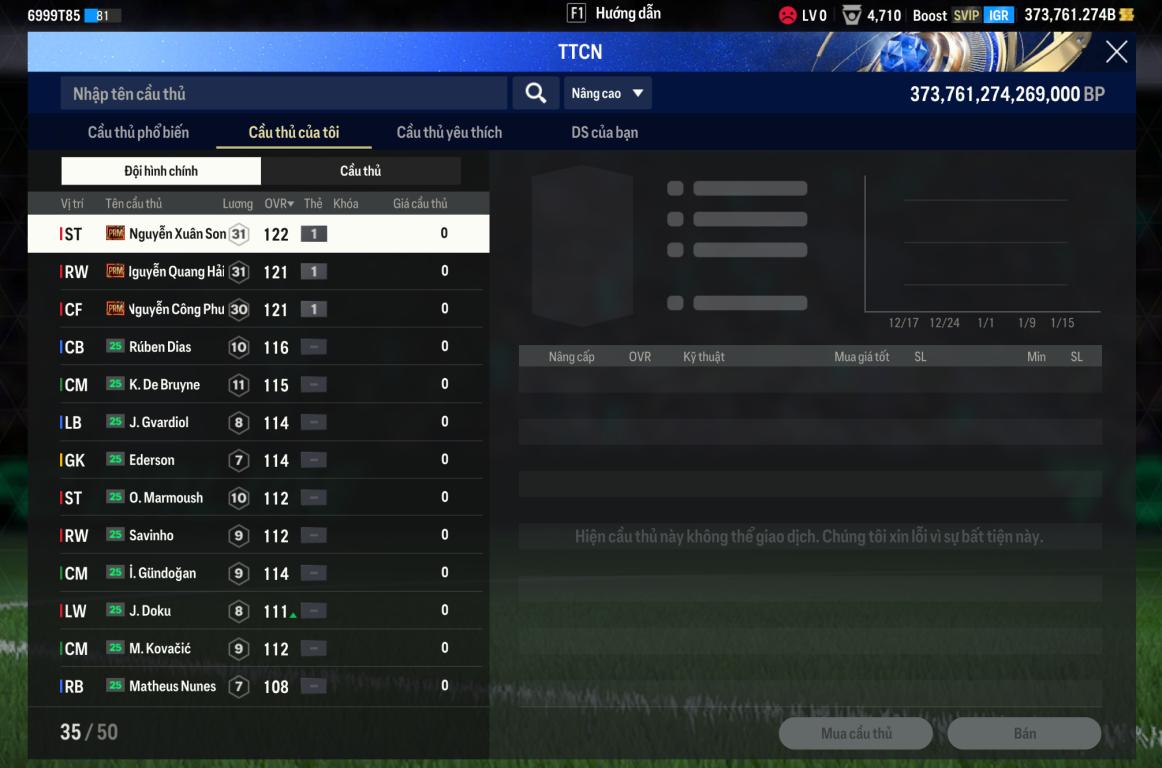This screenshot has height=768, width=1162.
Task: Switch to Cầu thủ yêu thích tab
Action: (x=449, y=132)
